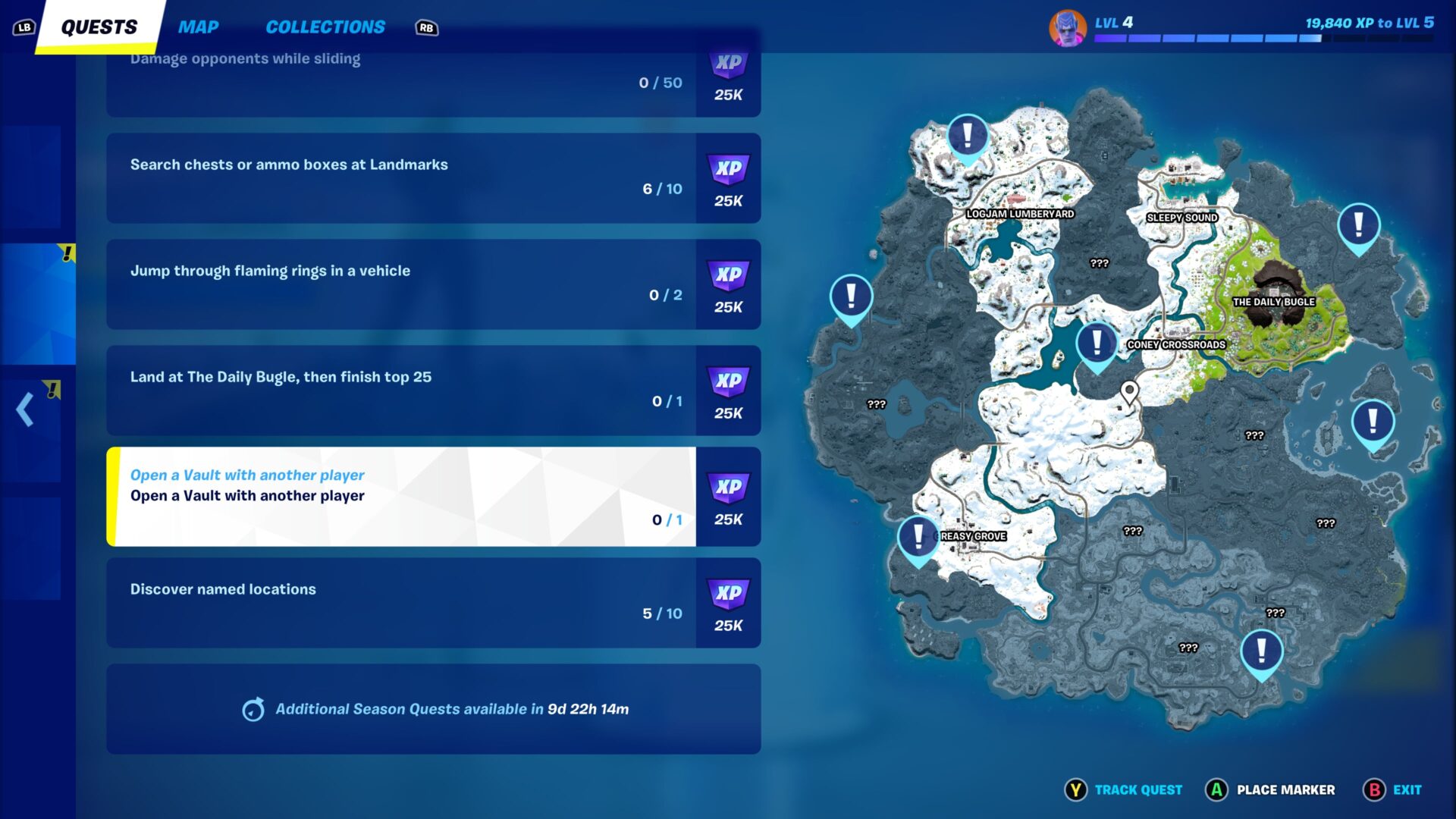Collapse the quest panel with the left chevron arrow
This screenshot has height=819, width=1456.
click(x=24, y=409)
